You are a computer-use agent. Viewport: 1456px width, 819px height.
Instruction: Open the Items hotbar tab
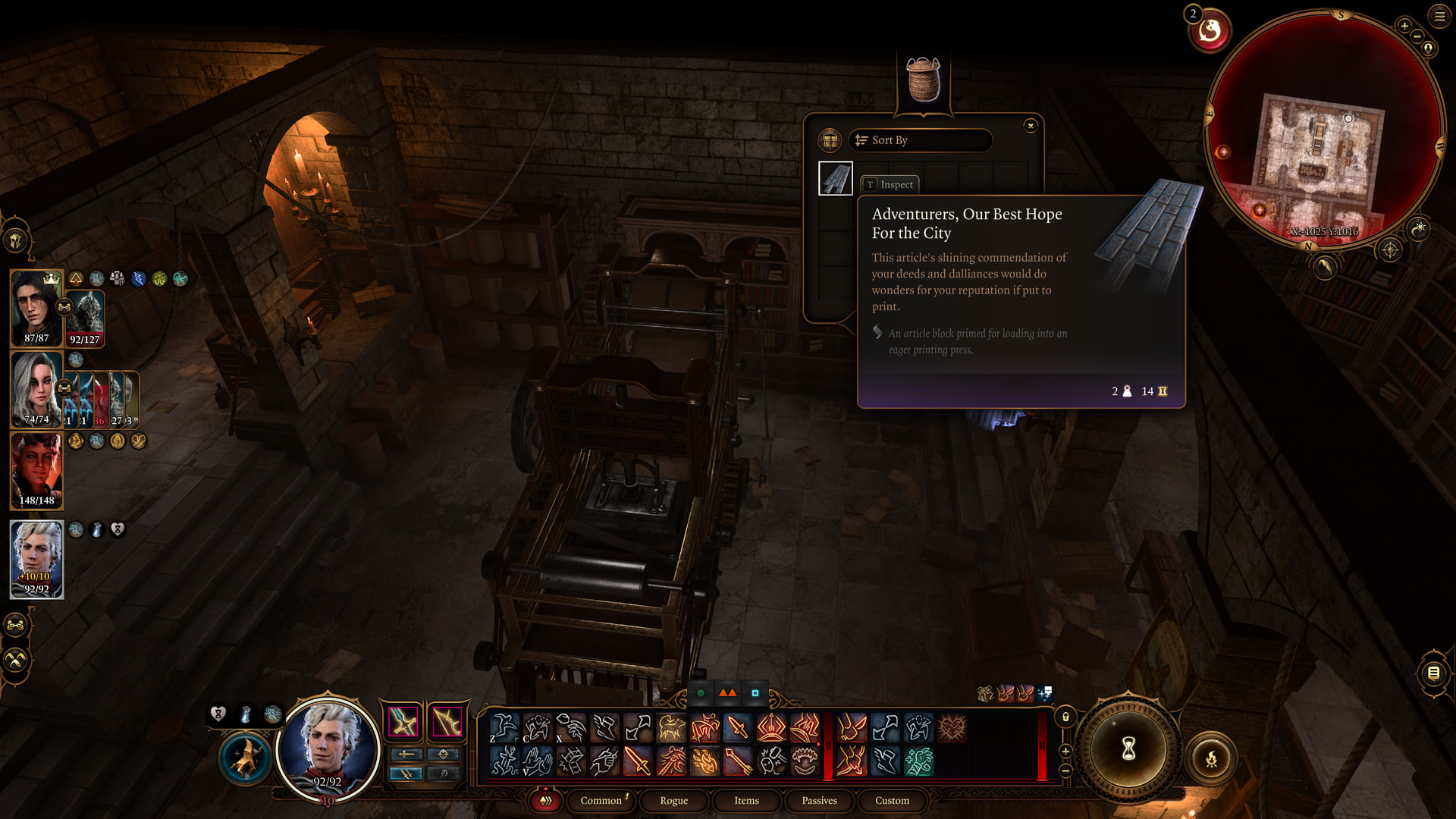coord(746,801)
